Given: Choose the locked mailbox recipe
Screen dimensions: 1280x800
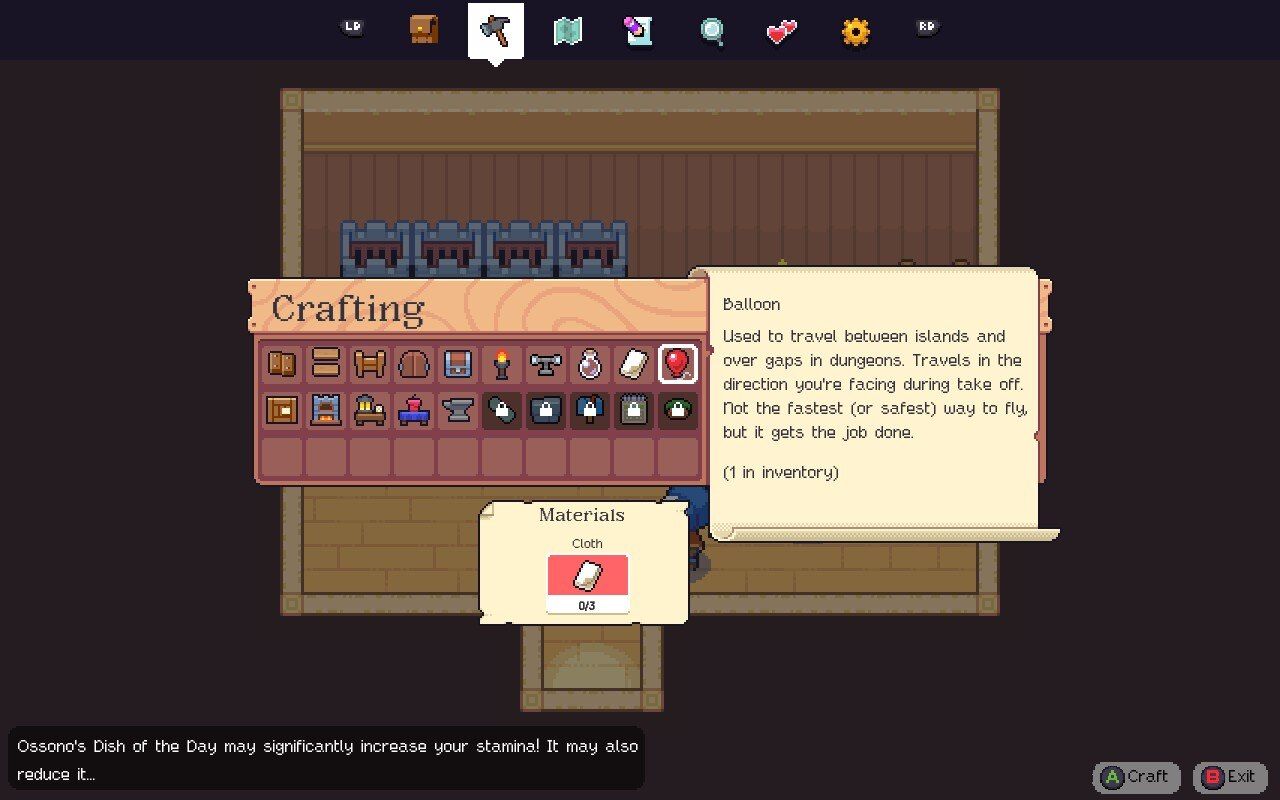Looking at the screenshot, I should tap(590, 409).
